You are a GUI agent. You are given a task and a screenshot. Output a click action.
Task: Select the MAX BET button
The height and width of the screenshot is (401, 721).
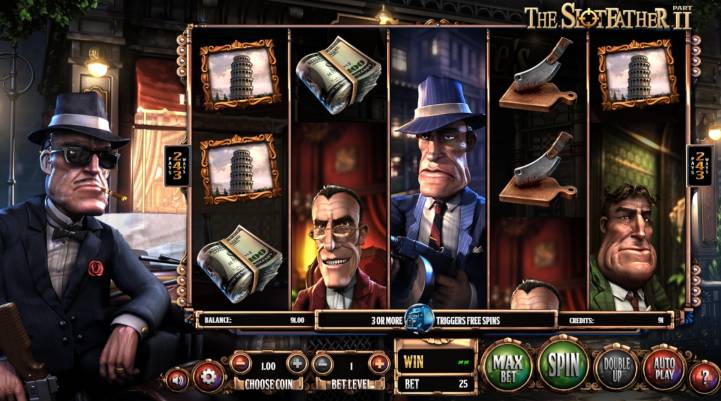[508, 365]
